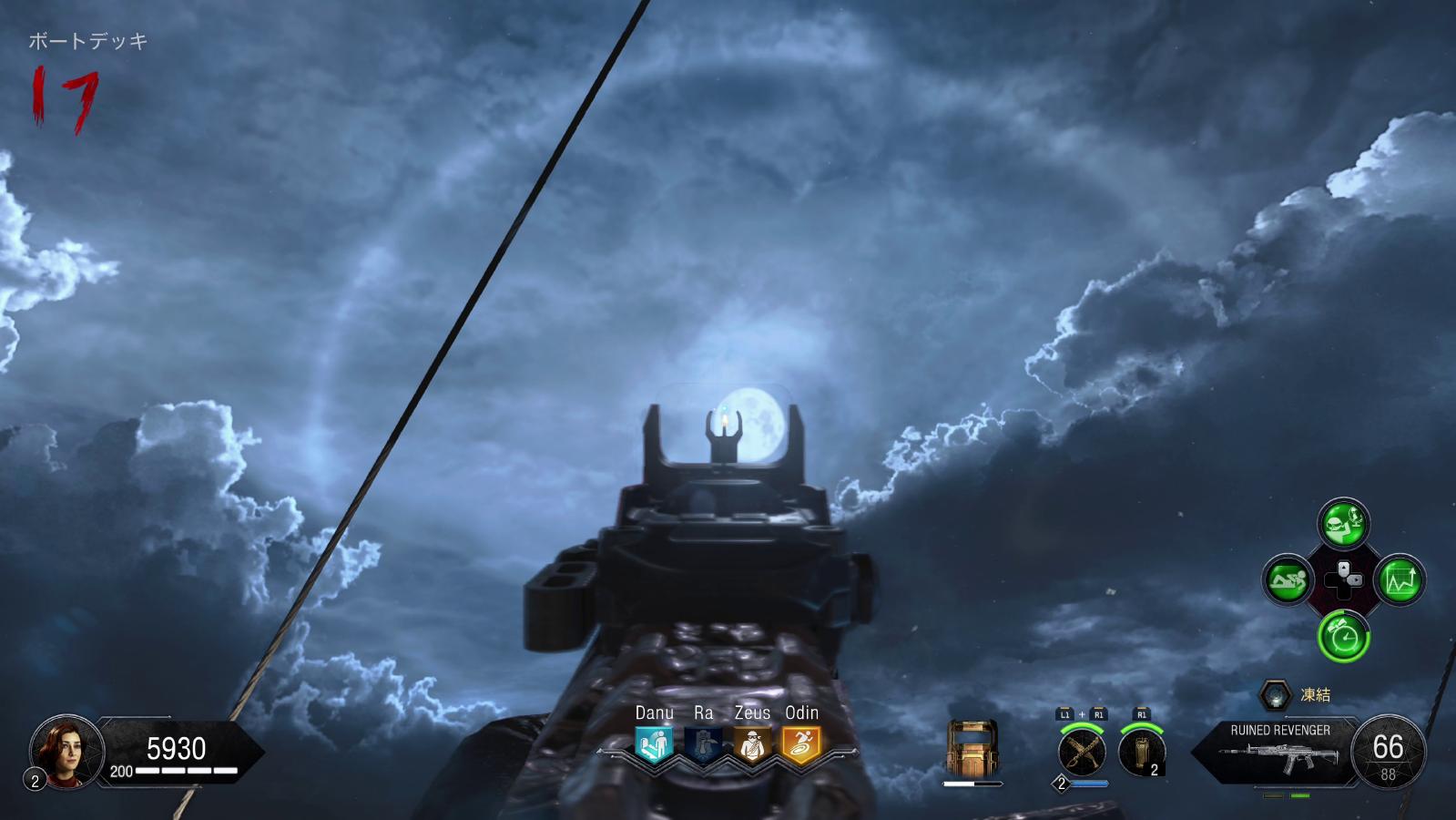Activate the alarm clock elixir
Image resolution: width=1456 pixels, height=820 pixels.
click(x=1343, y=636)
